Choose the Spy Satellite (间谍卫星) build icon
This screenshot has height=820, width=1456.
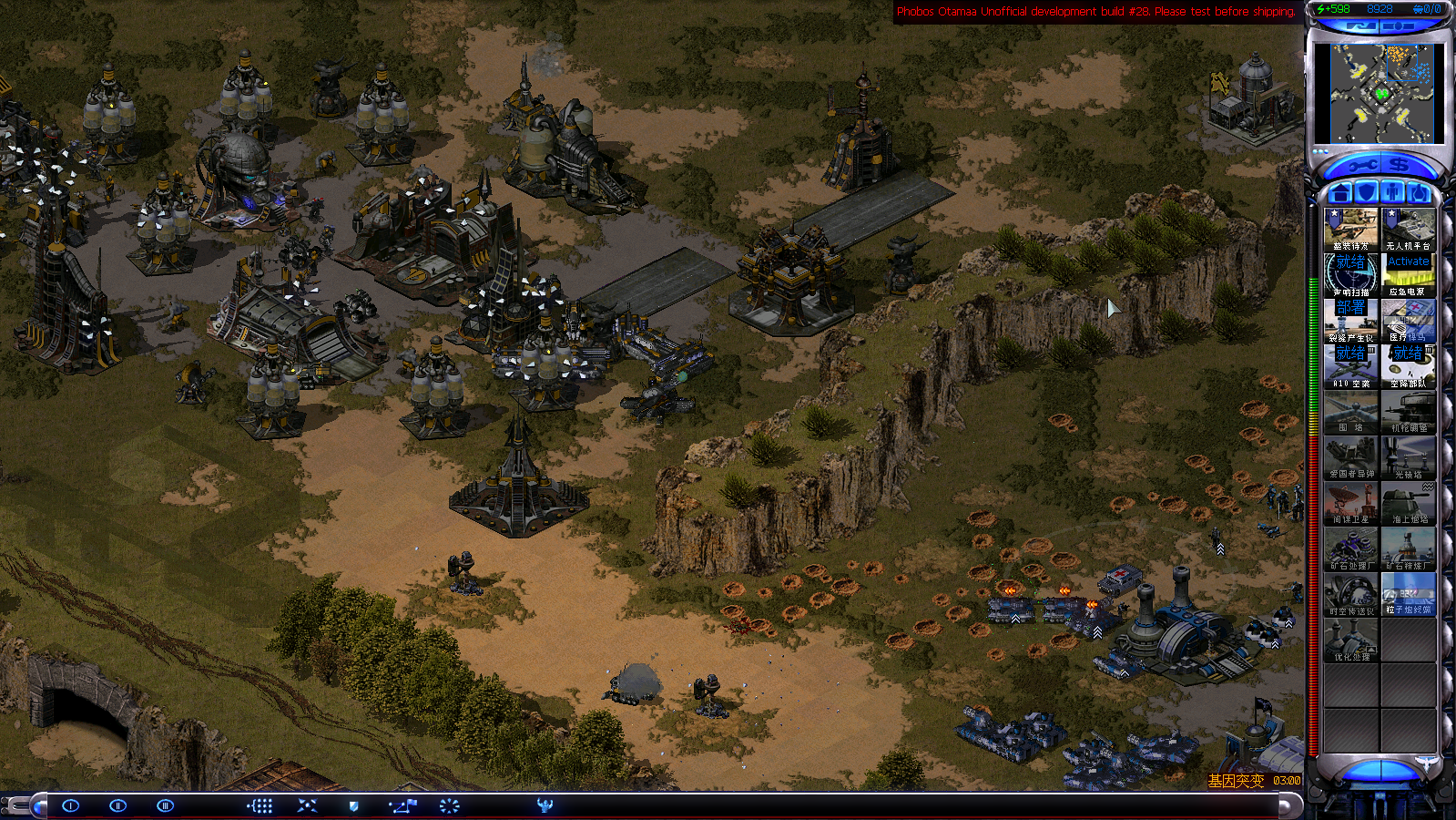click(1350, 503)
